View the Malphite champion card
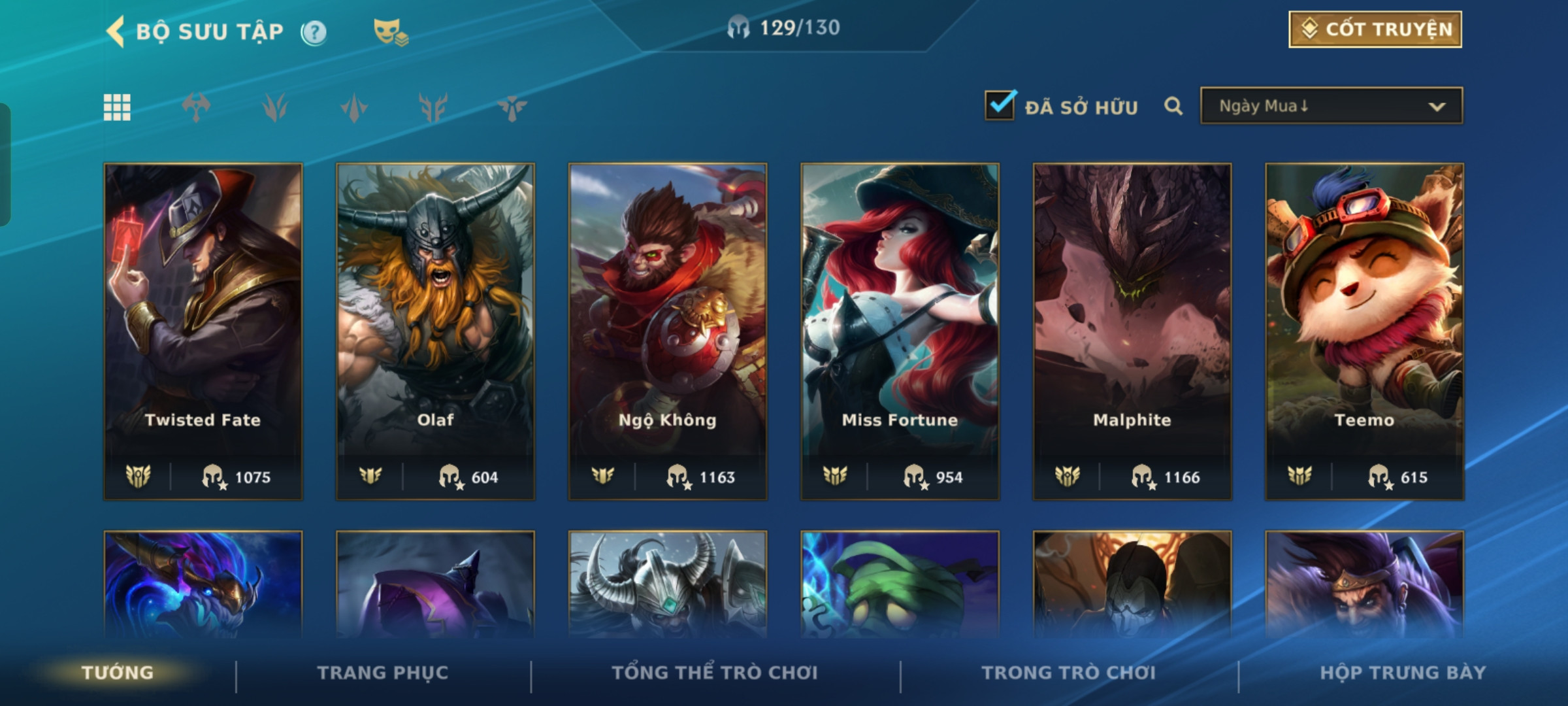The height and width of the screenshot is (706, 1568). [x=1132, y=331]
